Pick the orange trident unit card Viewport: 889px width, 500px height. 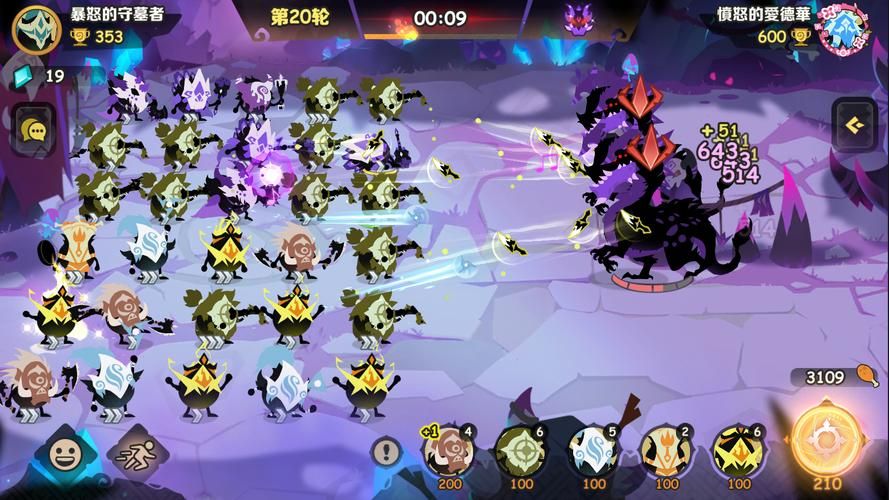(666, 452)
